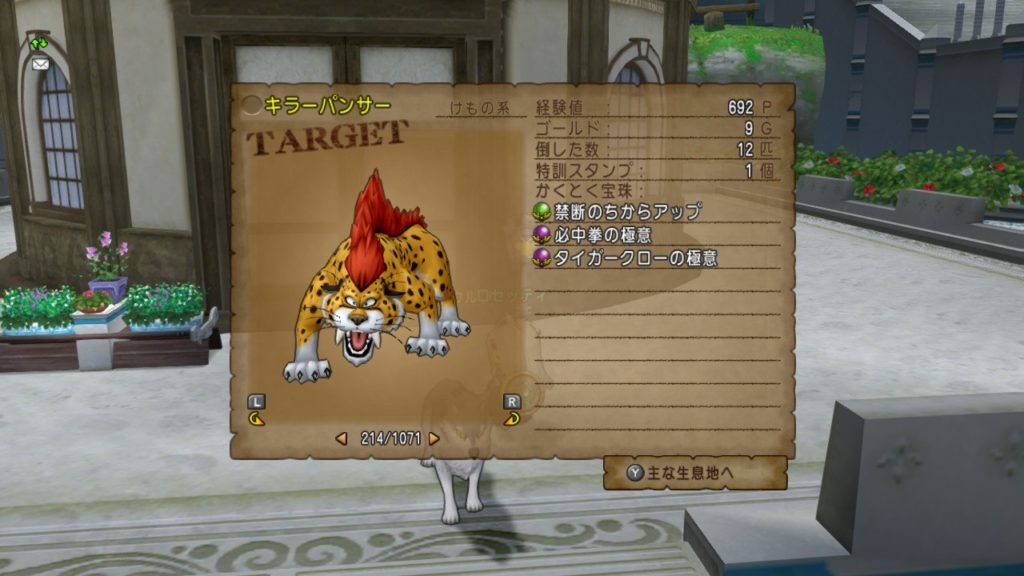The width and height of the screenshot is (1024, 576).
Task: Rotate the model with the right curved arrow
Action: [x=512, y=419]
